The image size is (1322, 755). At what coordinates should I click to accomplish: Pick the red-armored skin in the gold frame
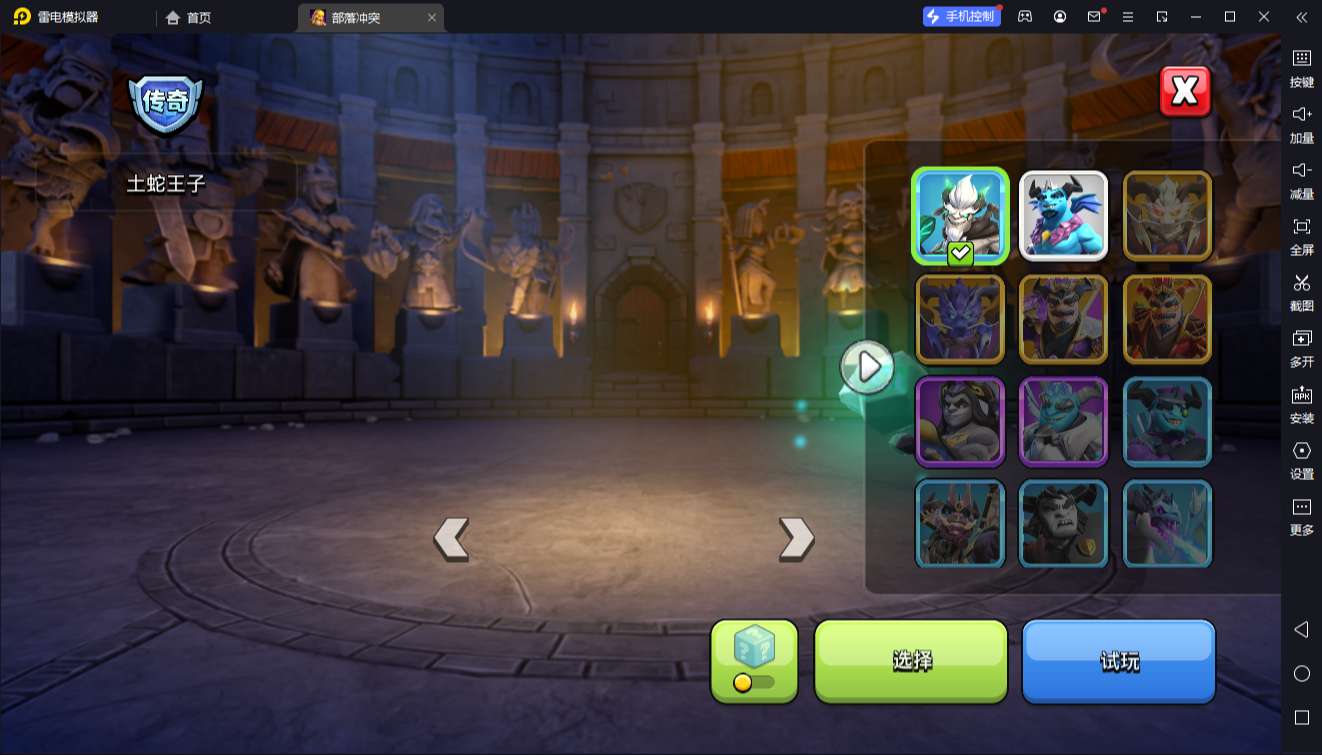[1167, 319]
